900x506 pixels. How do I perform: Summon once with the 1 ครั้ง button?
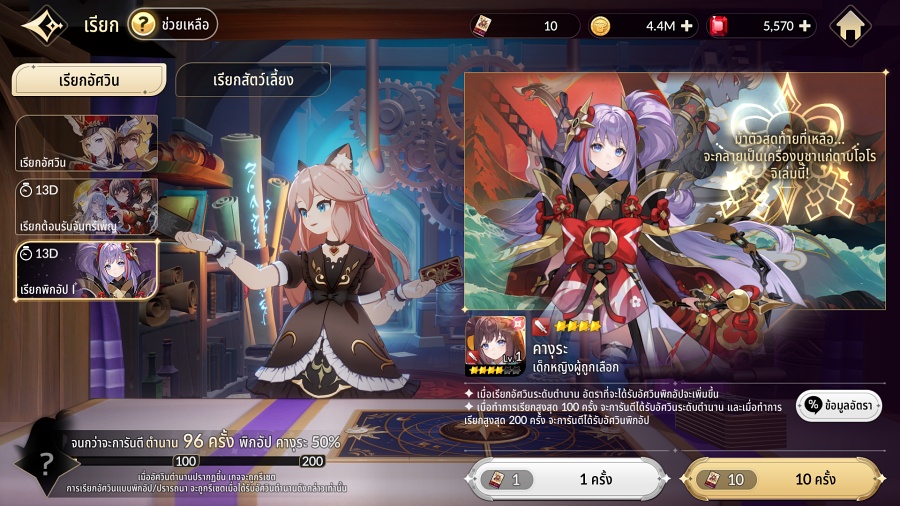(567, 480)
